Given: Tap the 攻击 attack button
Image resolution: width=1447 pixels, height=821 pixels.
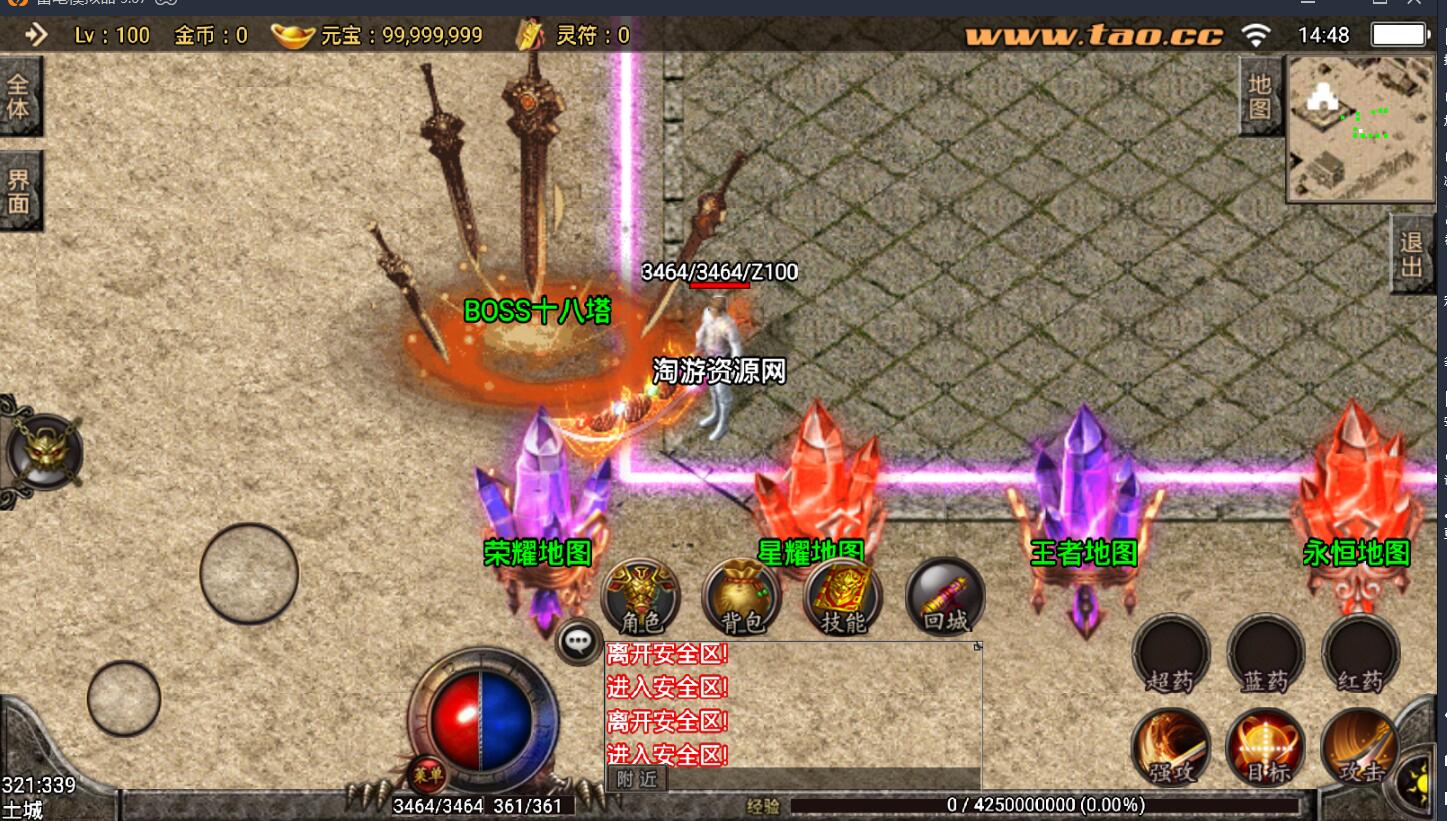Looking at the screenshot, I should (x=1360, y=749).
